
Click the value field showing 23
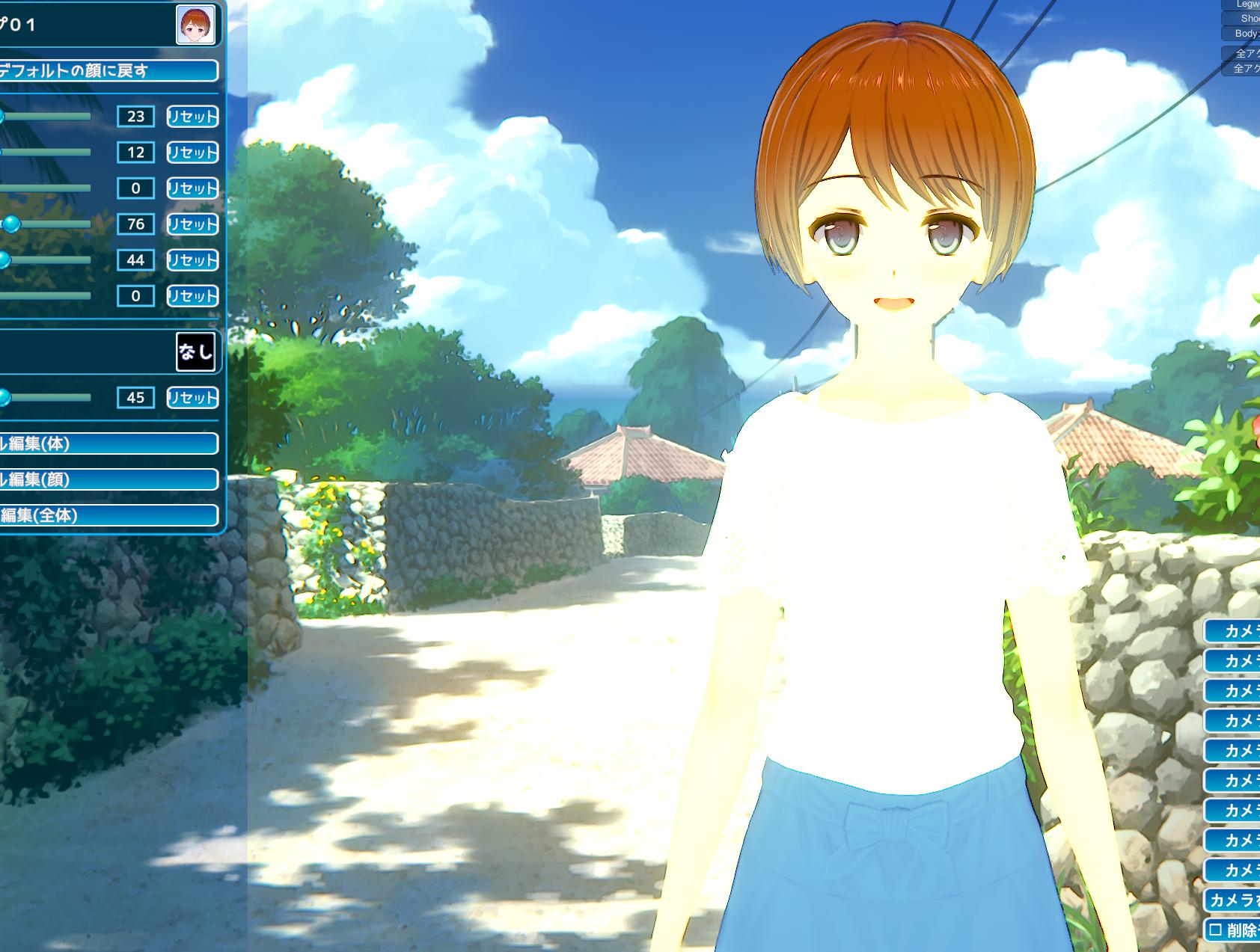click(x=135, y=117)
